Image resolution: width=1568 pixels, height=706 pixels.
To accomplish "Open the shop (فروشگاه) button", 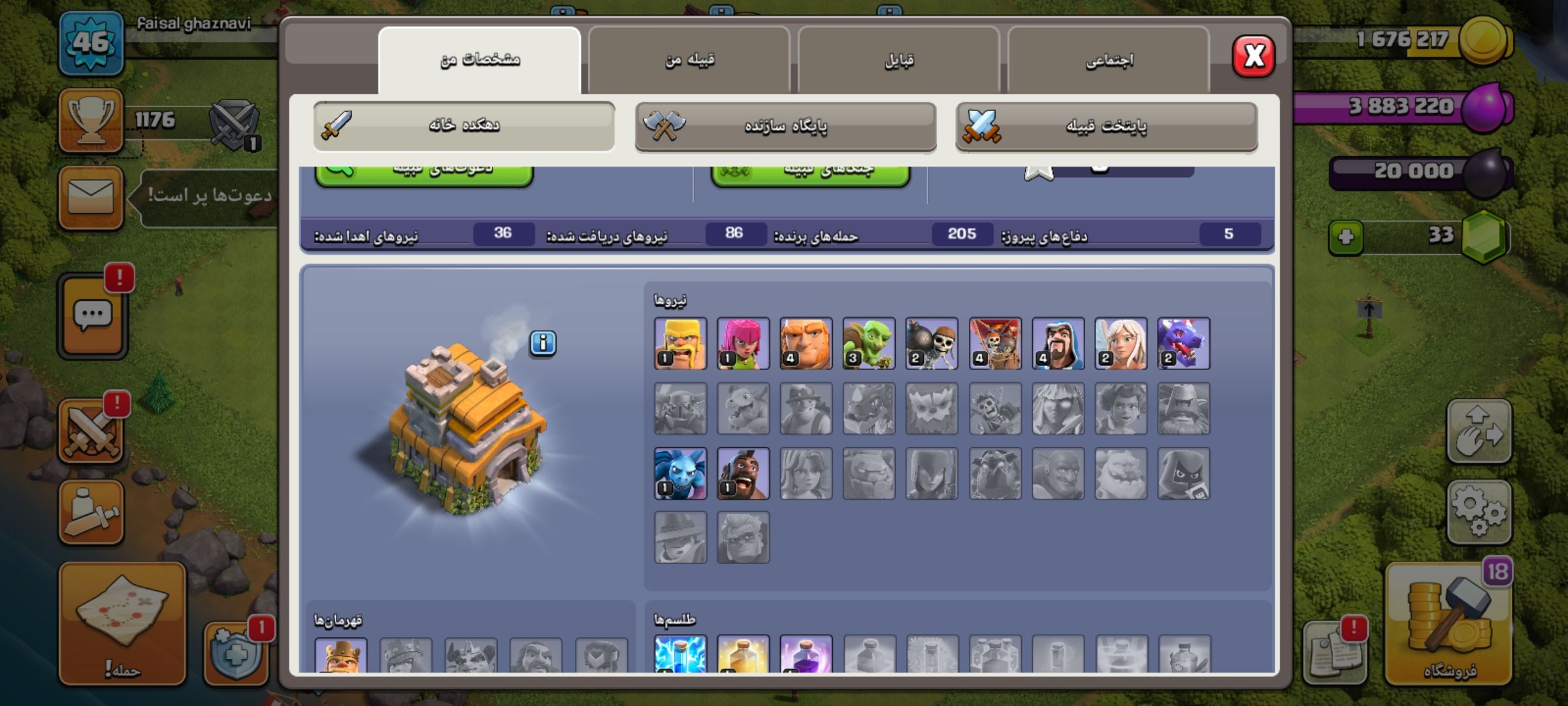I will [x=1449, y=624].
